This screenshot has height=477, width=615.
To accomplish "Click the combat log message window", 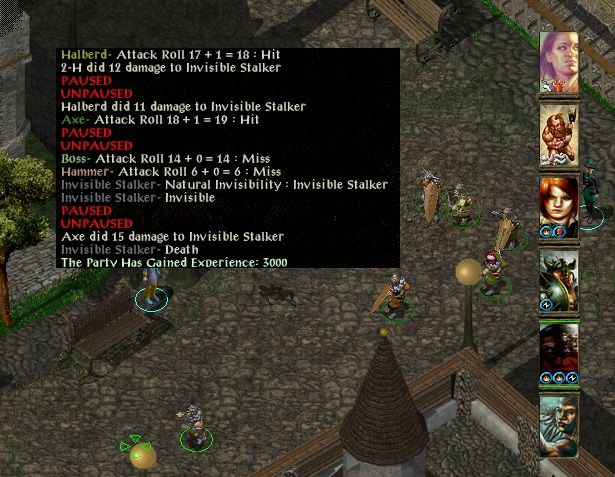I will click(228, 158).
